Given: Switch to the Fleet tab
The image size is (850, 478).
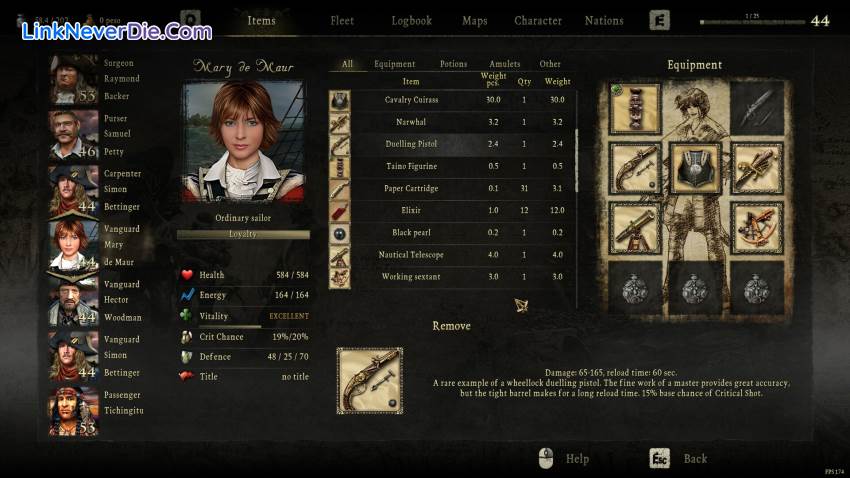Looking at the screenshot, I should (x=342, y=20).
